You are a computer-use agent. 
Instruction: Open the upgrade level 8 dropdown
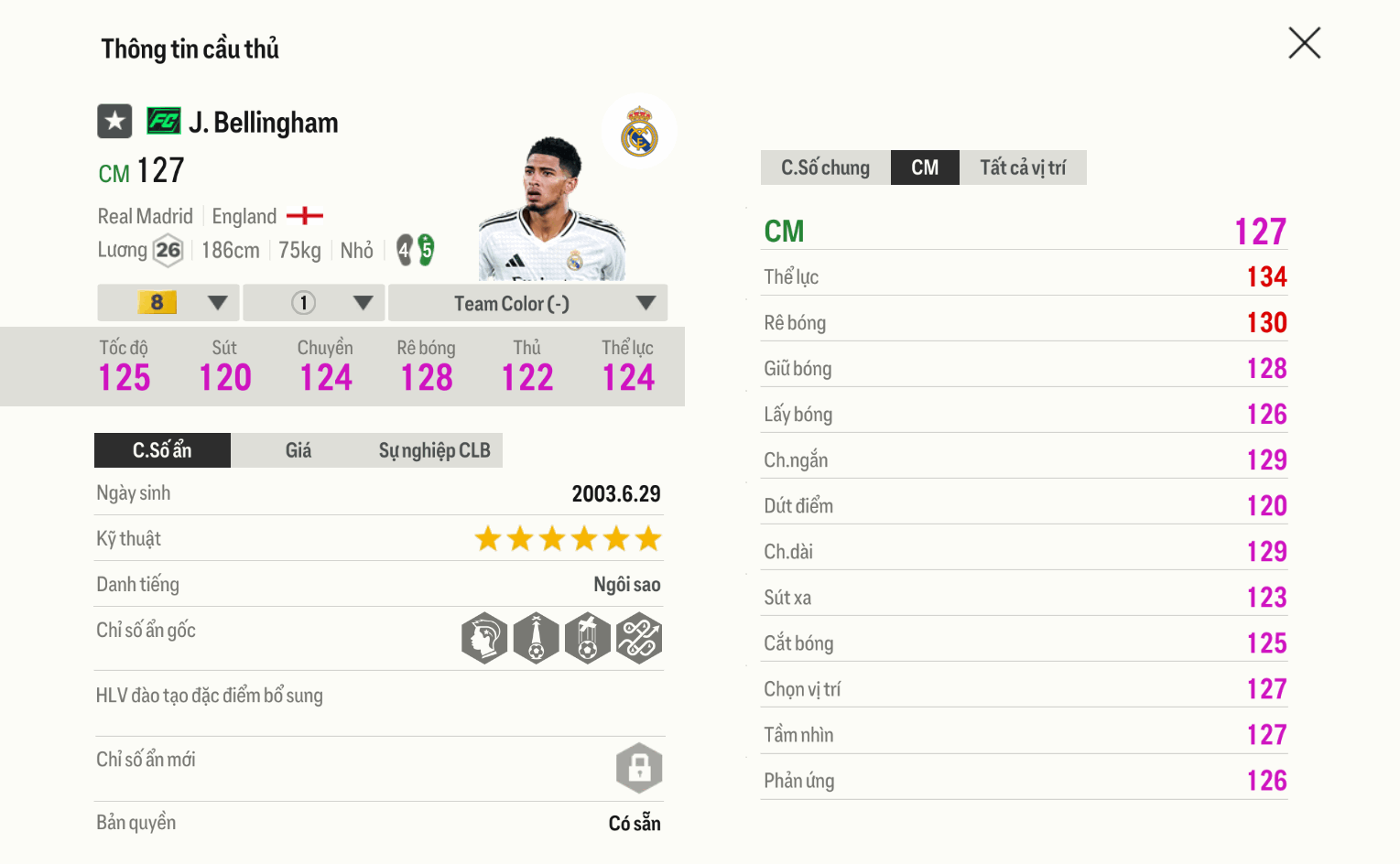click(x=168, y=303)
